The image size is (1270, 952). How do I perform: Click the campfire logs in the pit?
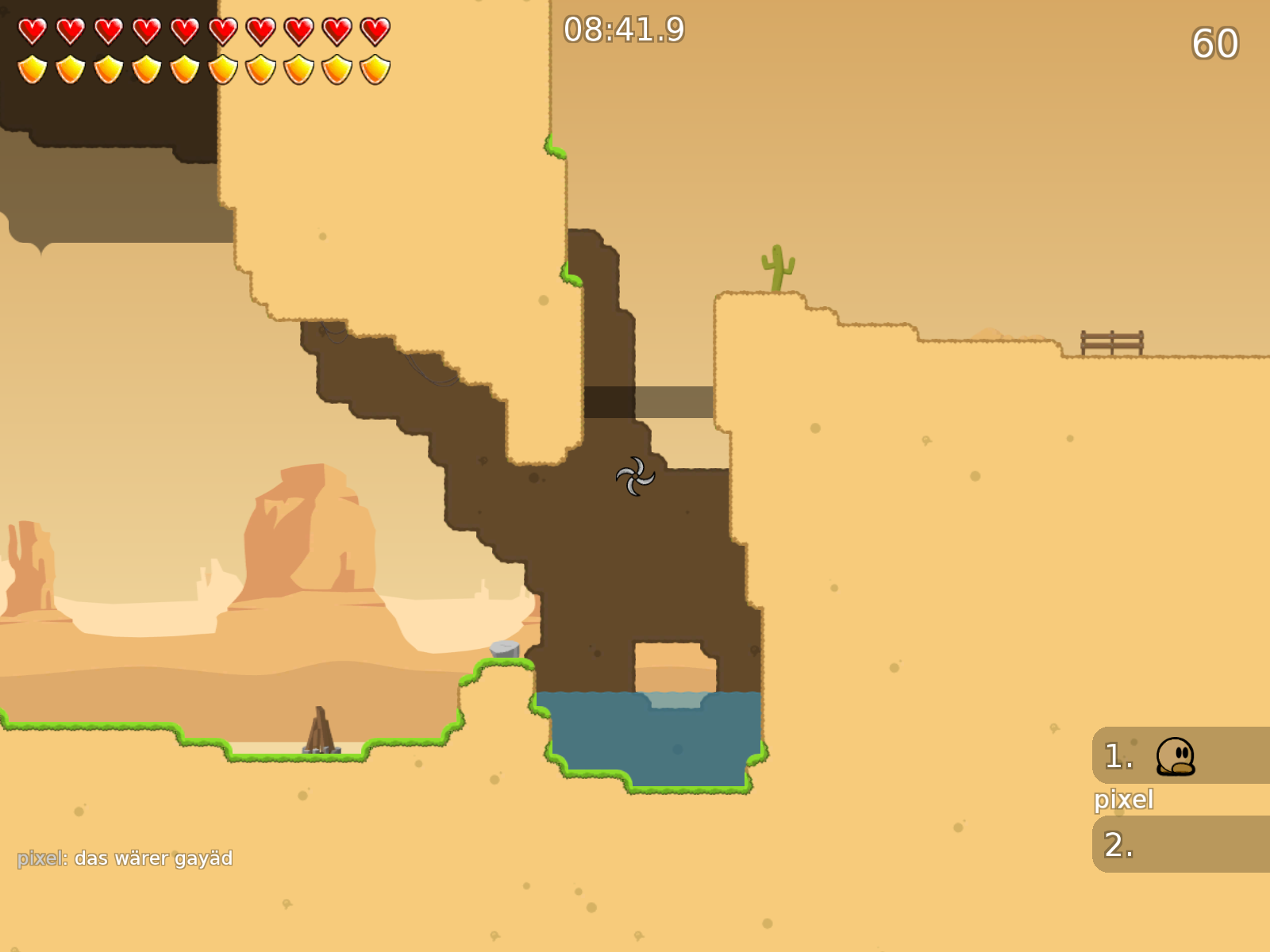pos(321,734)
